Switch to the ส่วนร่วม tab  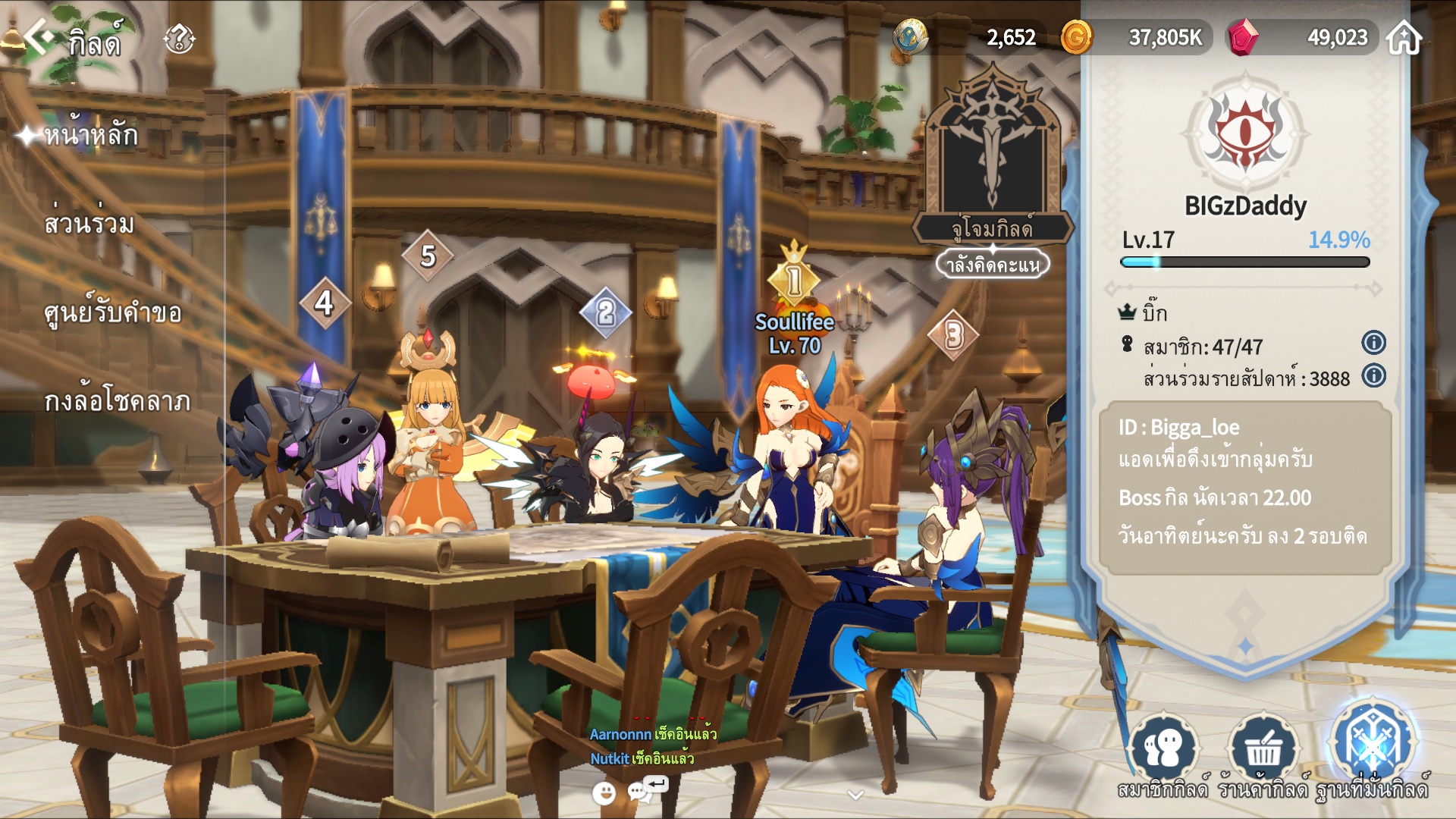pos(89,224)
